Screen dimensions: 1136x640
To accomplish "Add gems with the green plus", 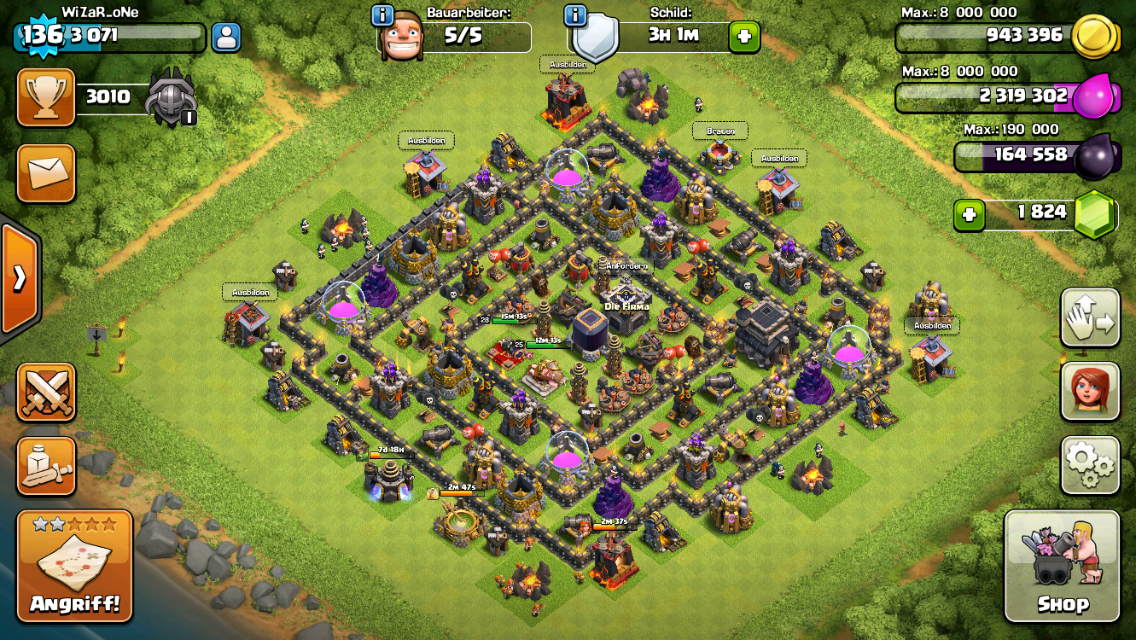I will (x=968, y=215).
